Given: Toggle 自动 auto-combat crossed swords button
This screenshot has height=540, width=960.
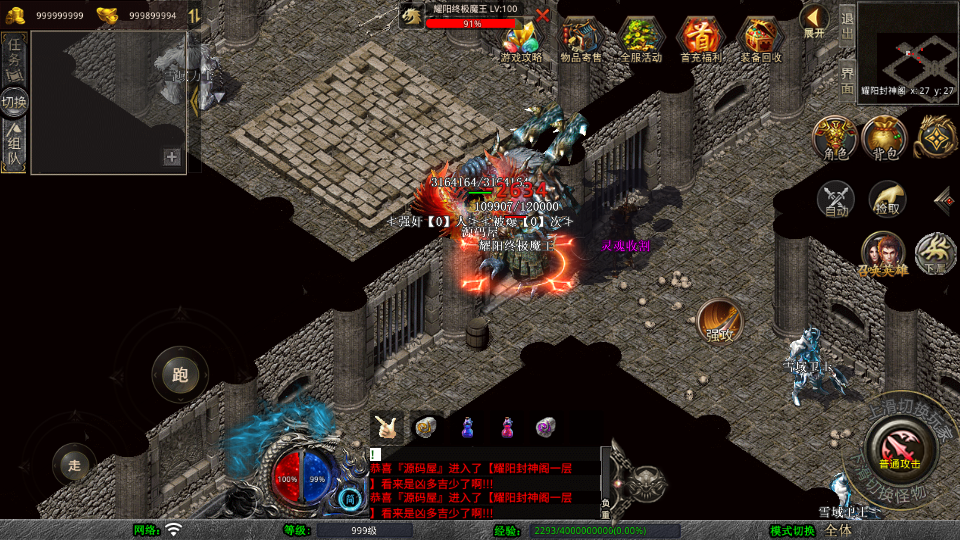Looking at the screenshot, I should (836, 200).
